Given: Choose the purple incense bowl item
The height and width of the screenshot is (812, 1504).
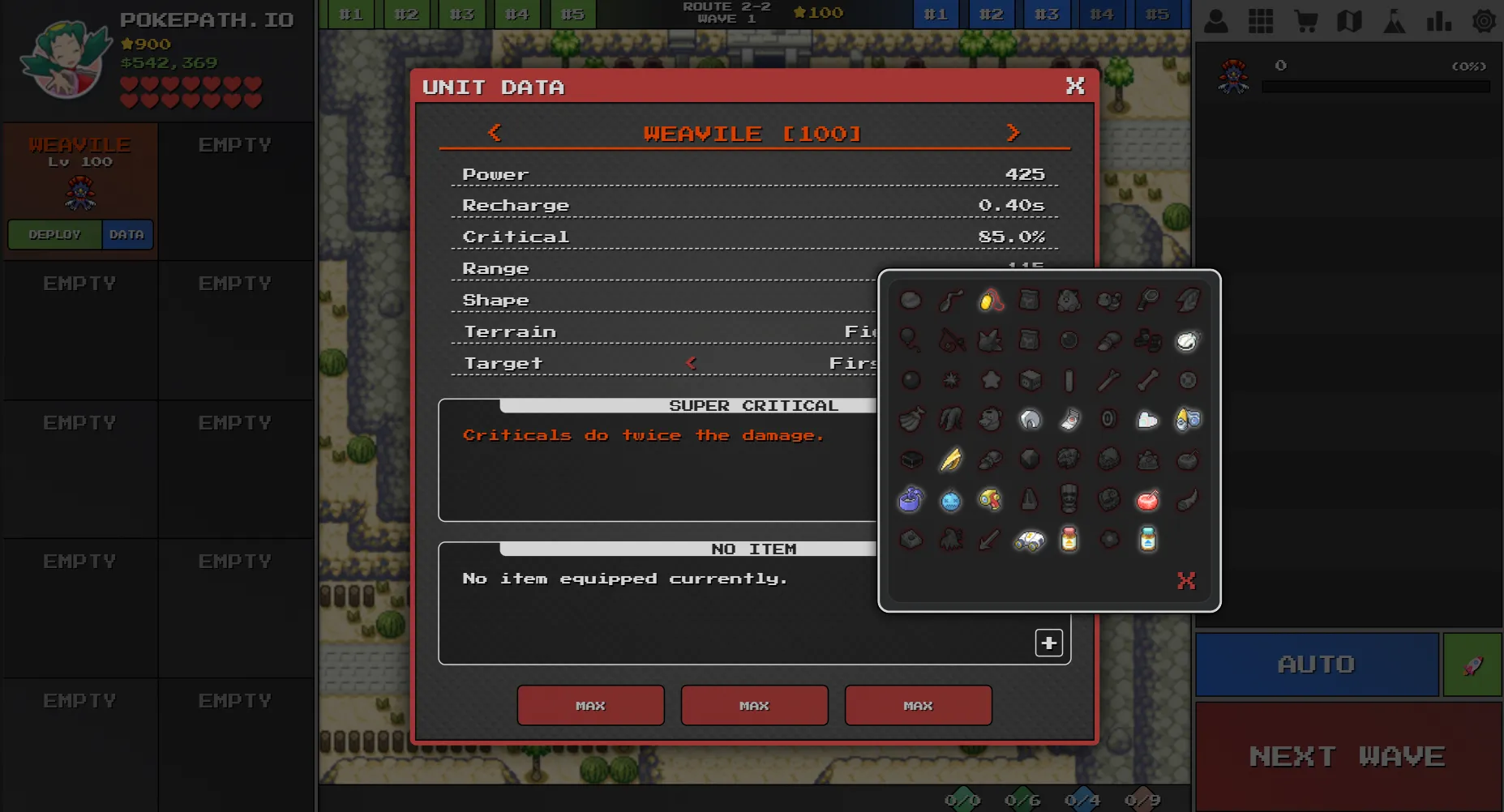Looking at the screenshot, I should tap(911, 500).
